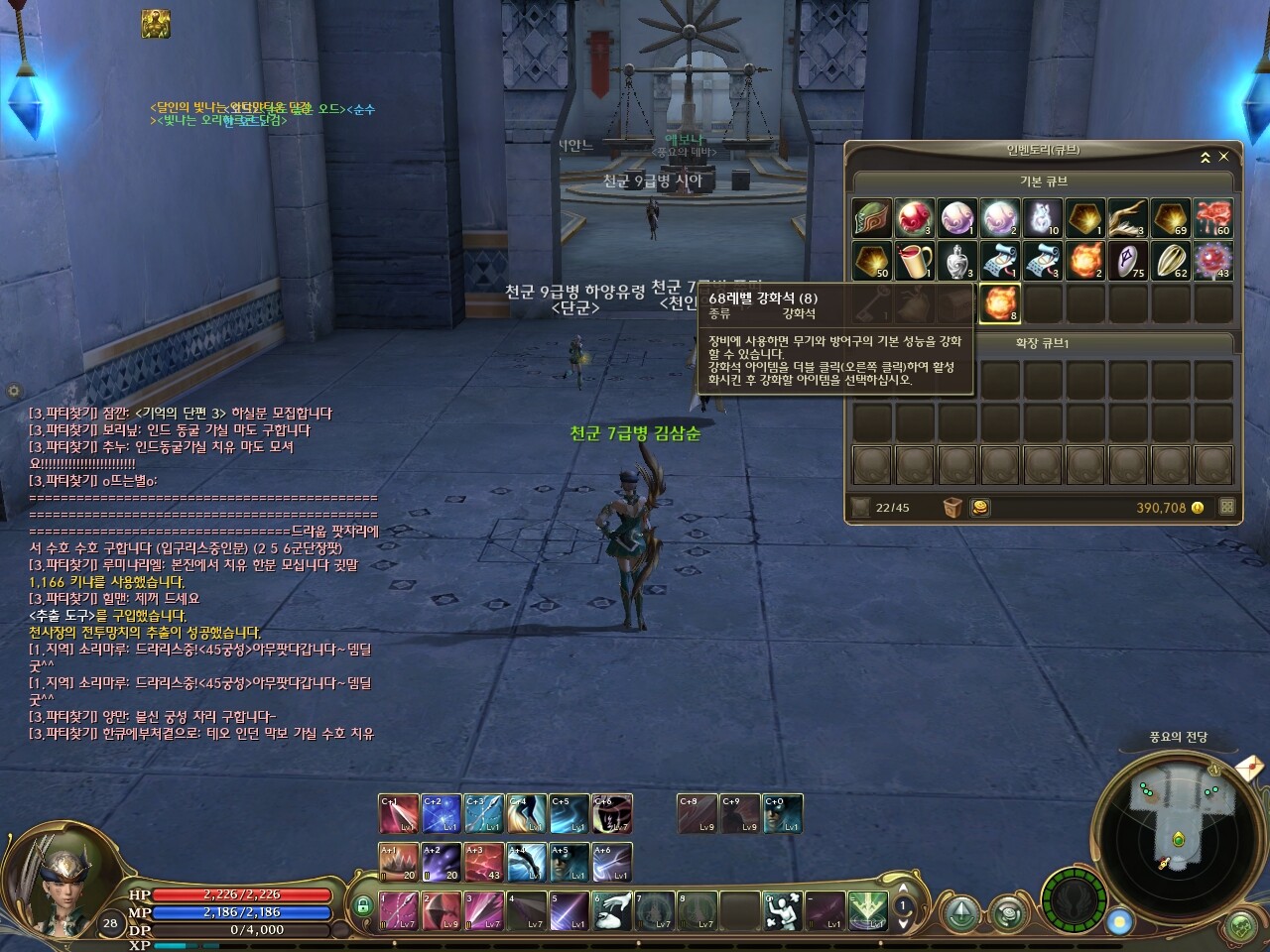The image size is (1270, 952).
Task: Activate the C+2 blue starburst skill
Action: pyautogui.click(x=441, y=814)
